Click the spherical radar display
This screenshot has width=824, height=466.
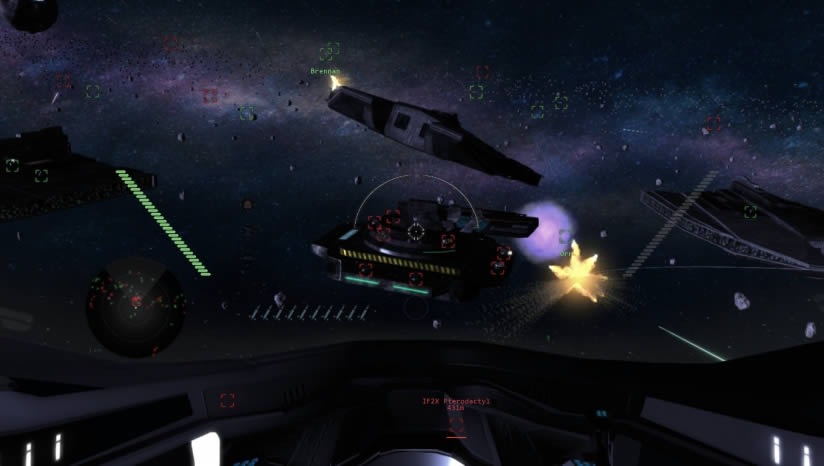(135, 305)
